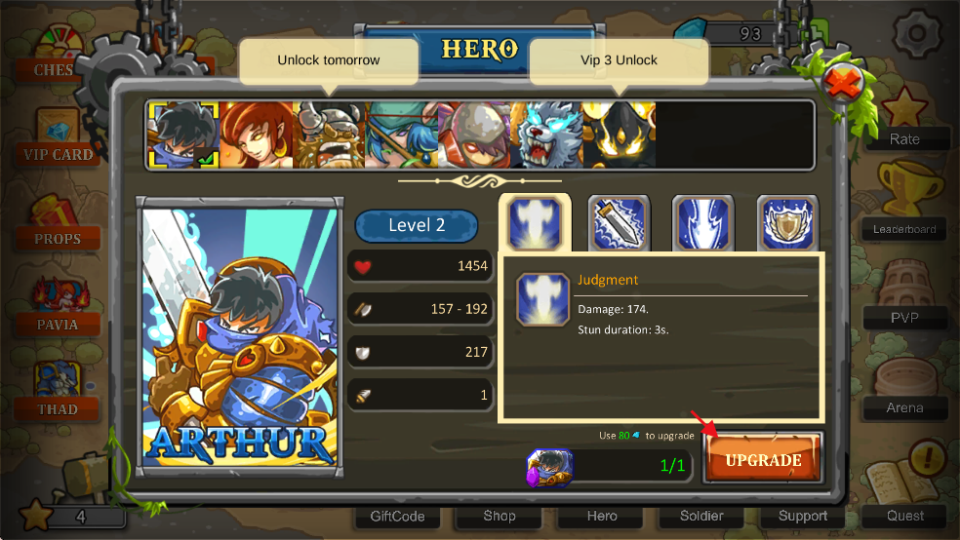Open the VIP CARD menu
The width and height of the screenshot is (960, 540).
(58, 137)
